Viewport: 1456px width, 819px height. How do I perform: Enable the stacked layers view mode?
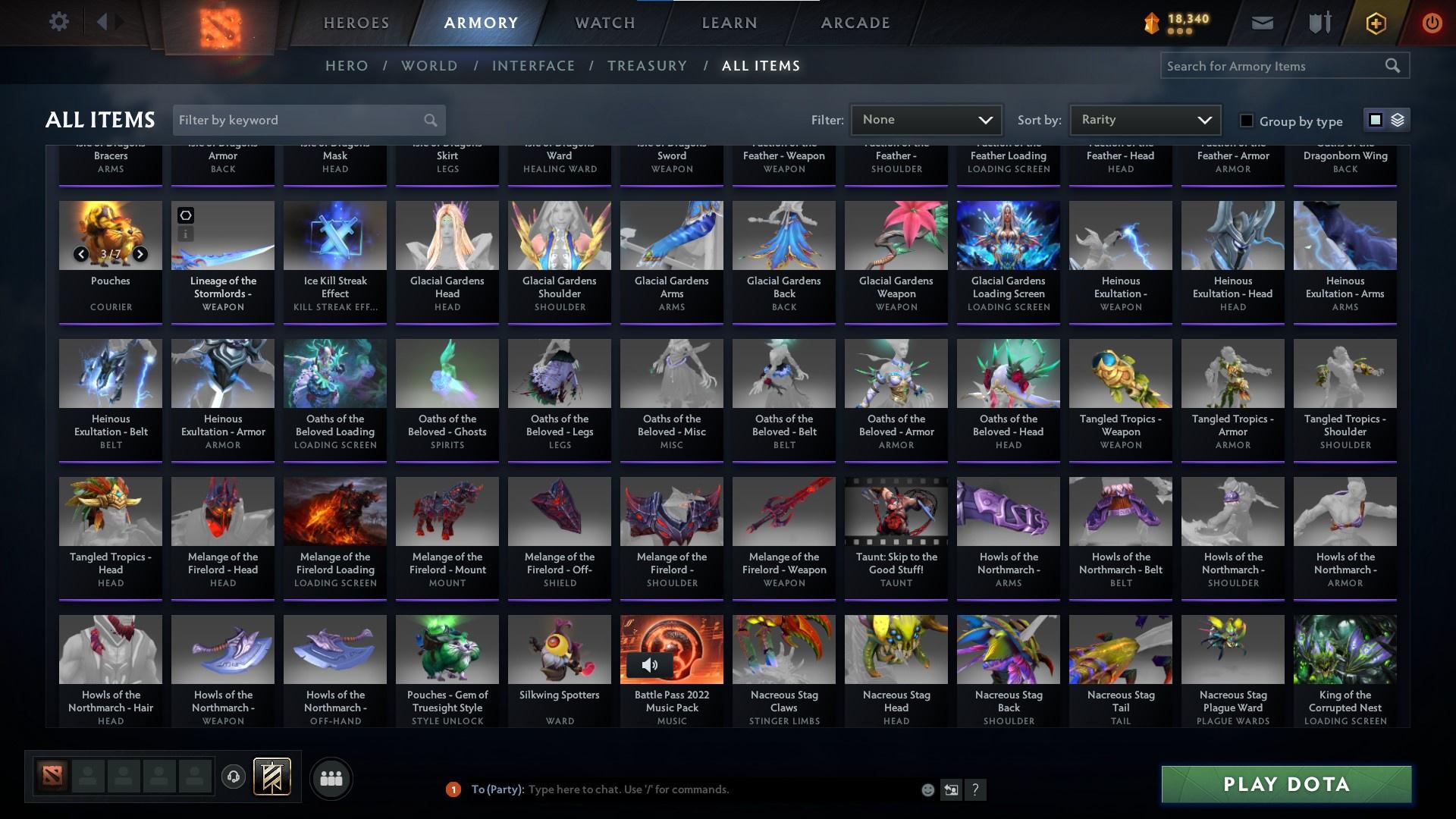tap(1396, 120)
